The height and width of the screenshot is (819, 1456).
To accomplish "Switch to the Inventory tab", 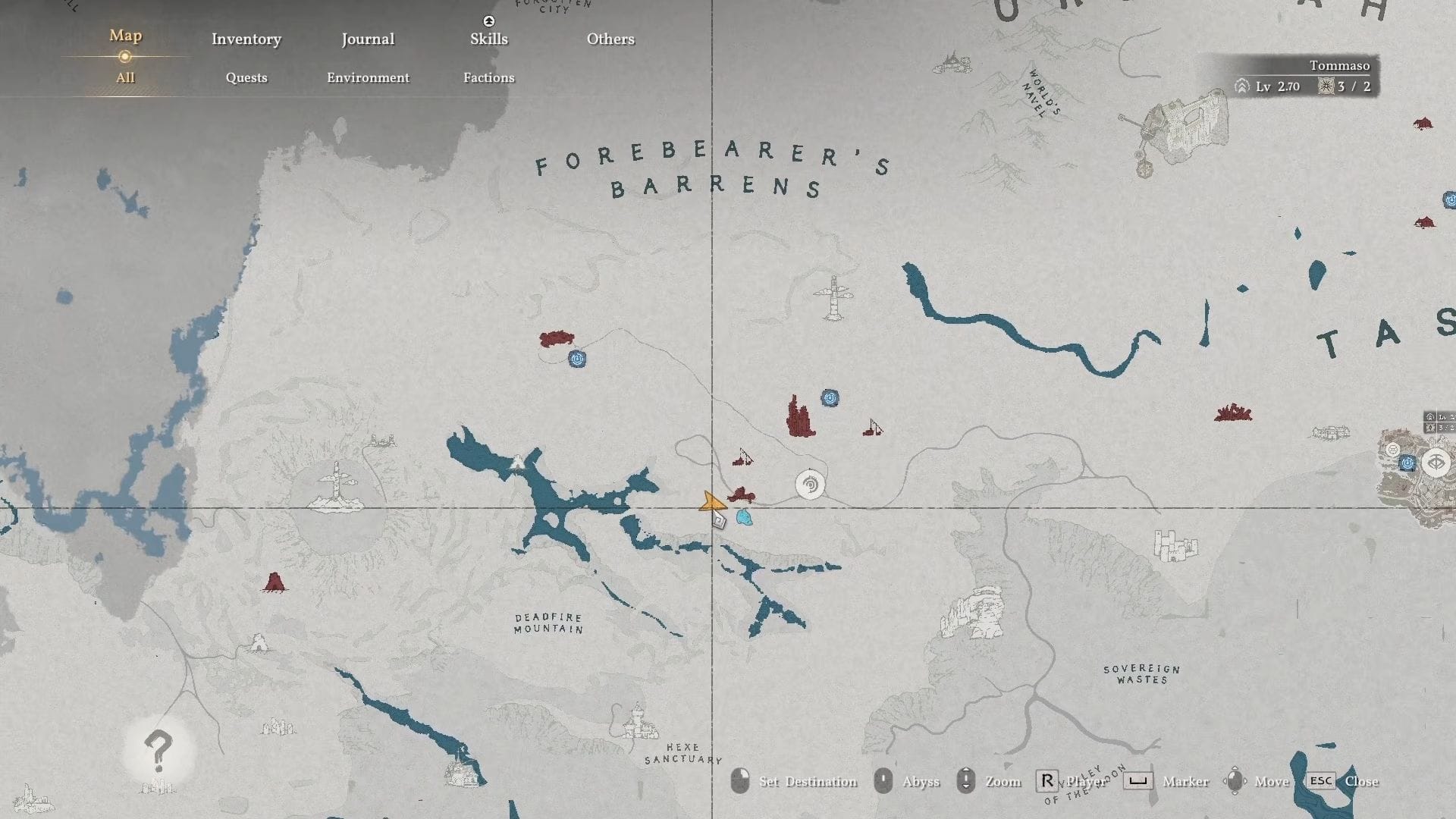I will pos(246,39).
